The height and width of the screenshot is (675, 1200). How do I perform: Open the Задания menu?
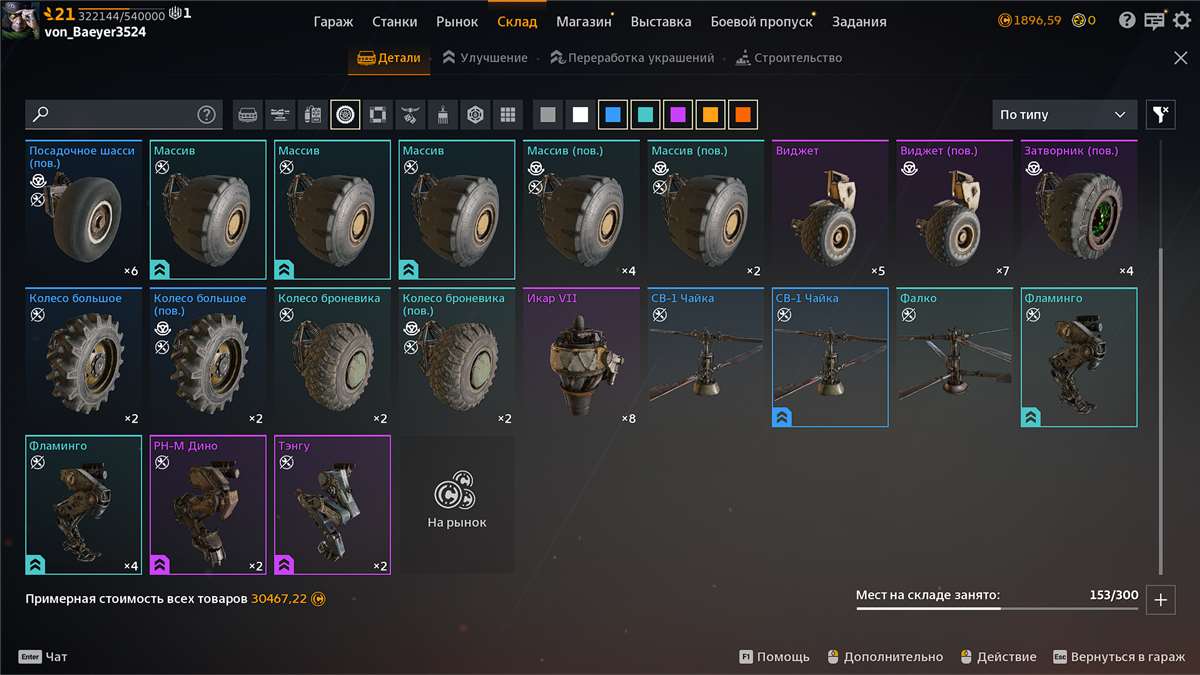coord(858,21)
